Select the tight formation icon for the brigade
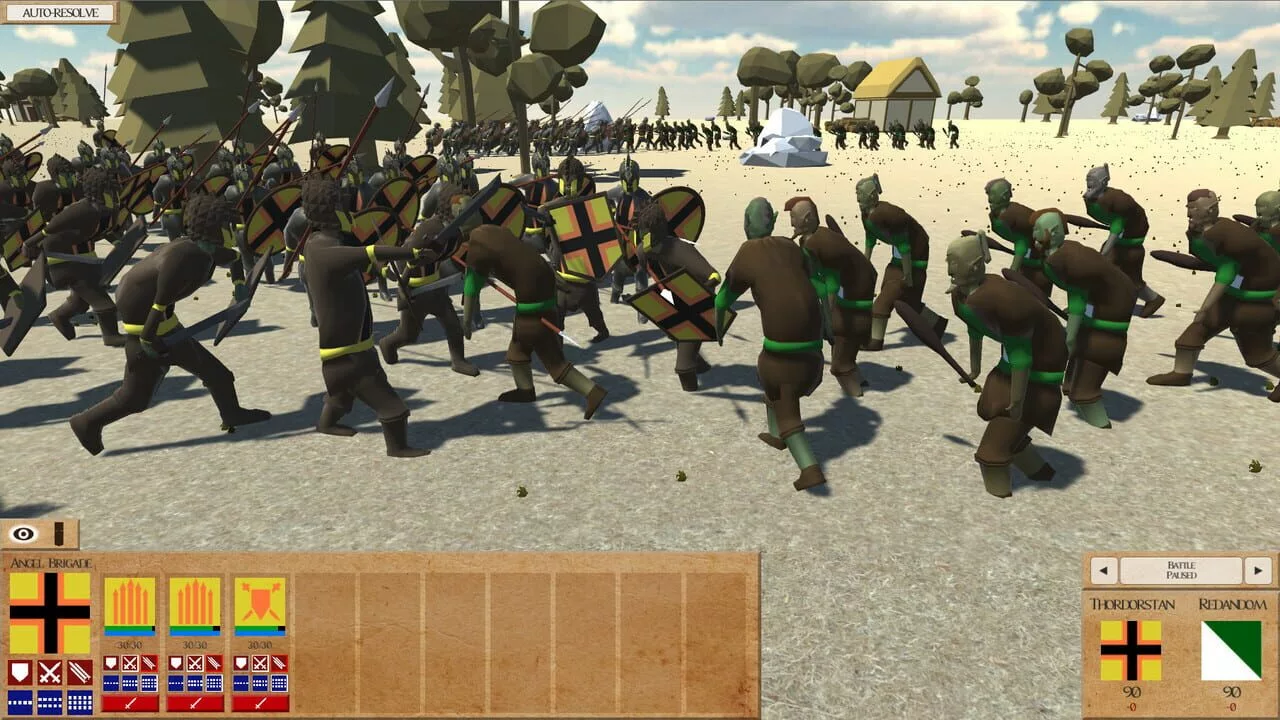 click(80, 702)
